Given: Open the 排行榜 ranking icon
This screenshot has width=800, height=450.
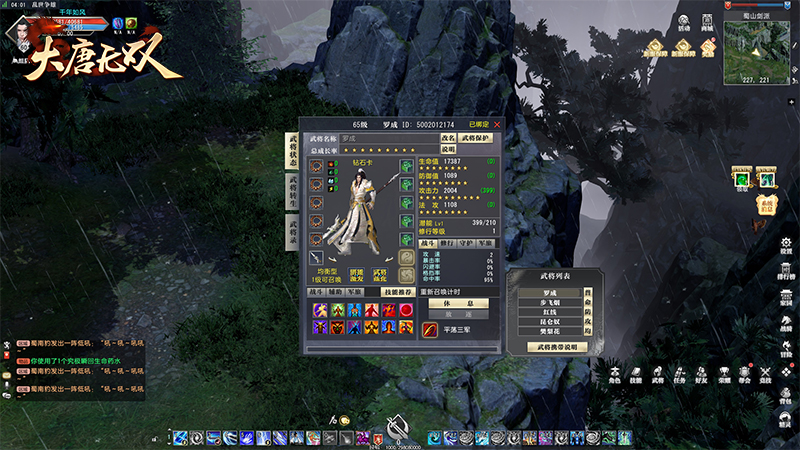Looking at the screenshot, I should point(786,270).
